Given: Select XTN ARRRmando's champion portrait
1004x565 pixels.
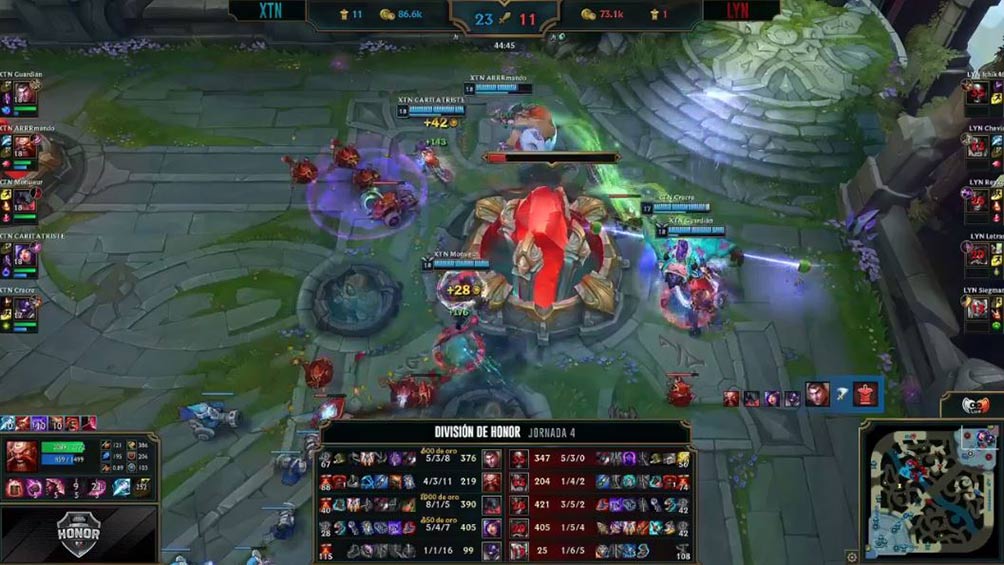Looking at the screenshot, I should (x=23, y=147).
